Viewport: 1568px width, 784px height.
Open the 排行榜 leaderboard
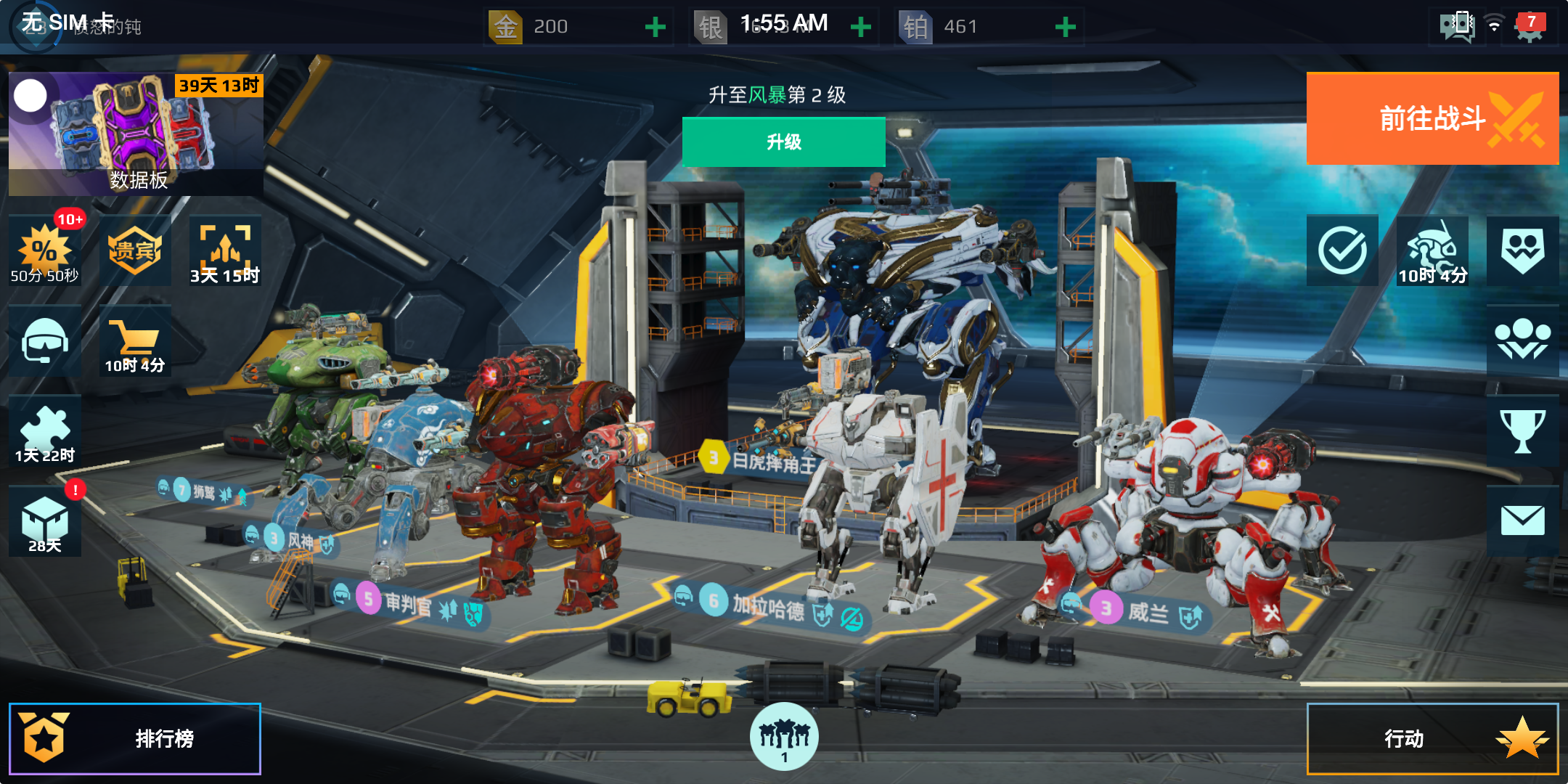point(135,738)
